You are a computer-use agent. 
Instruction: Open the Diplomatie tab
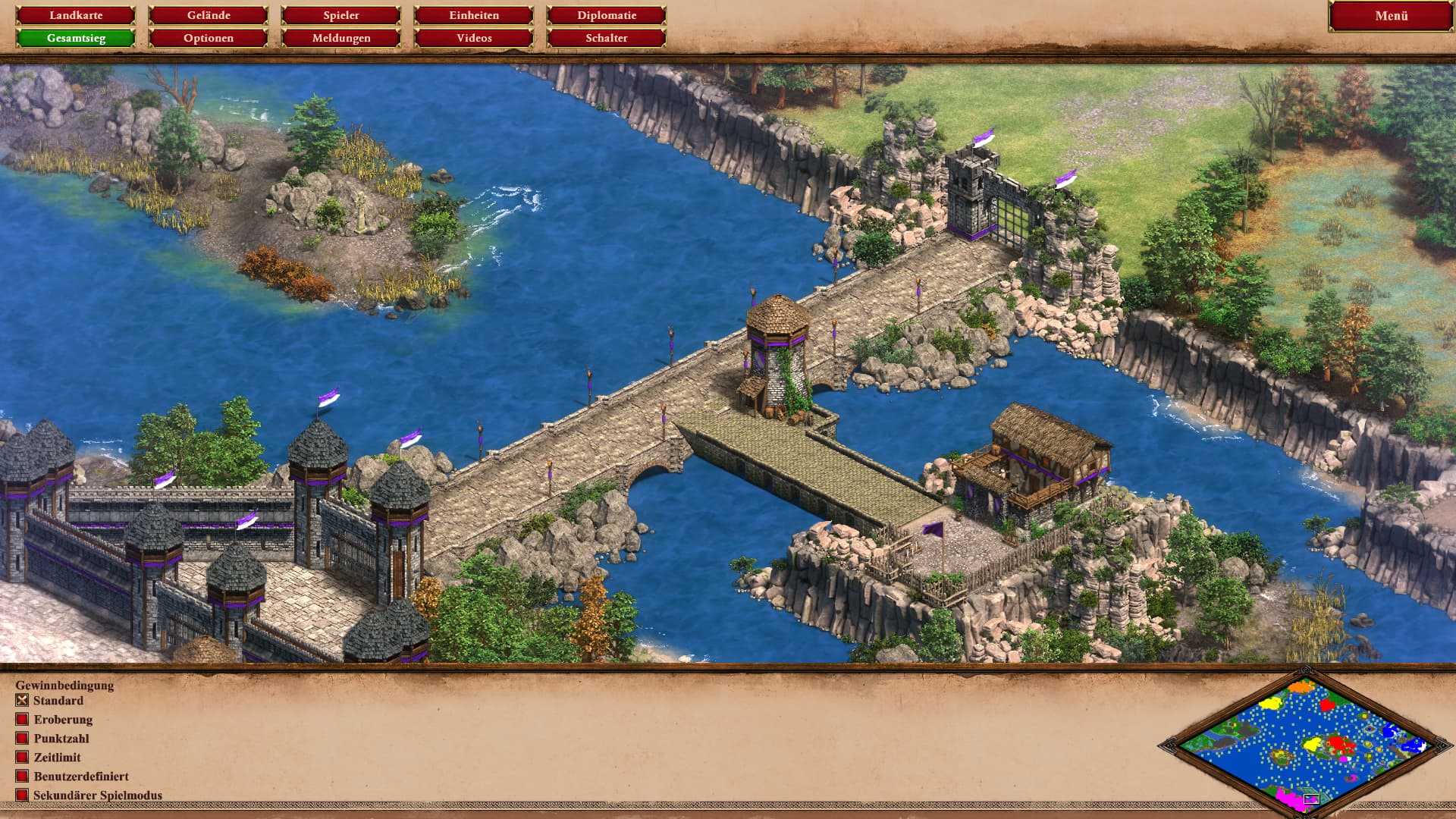pos(607,15)
